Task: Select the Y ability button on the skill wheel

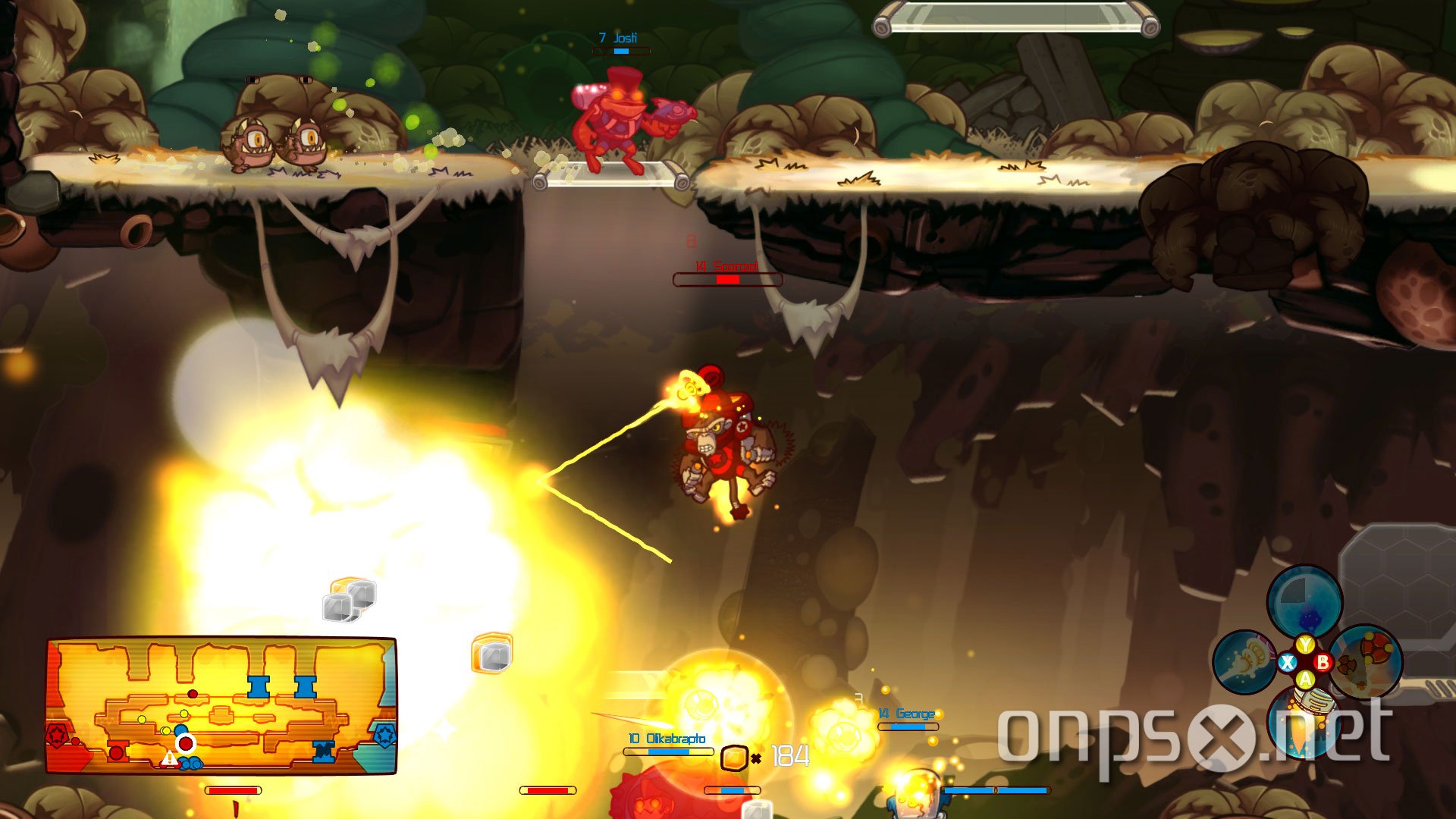Action: point(1304,645)
